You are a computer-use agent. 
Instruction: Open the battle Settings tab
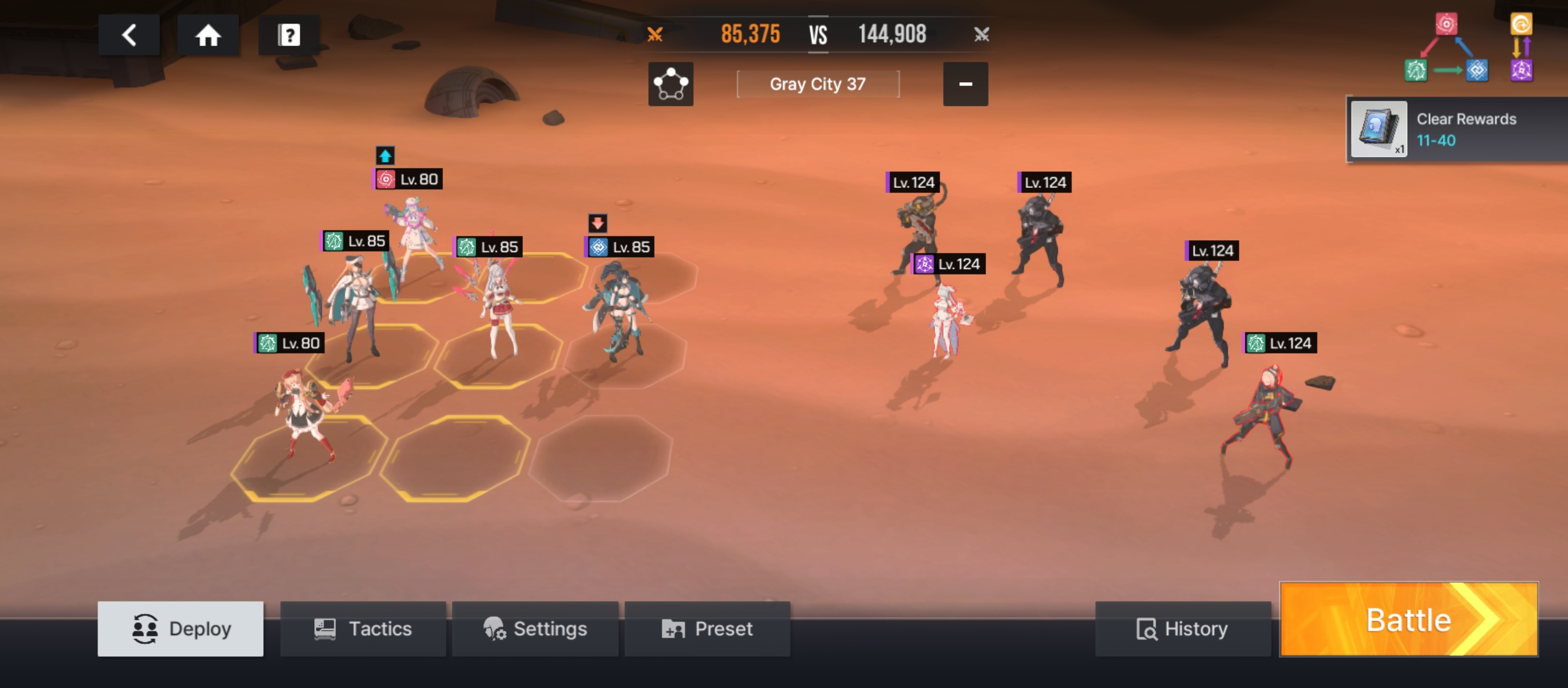535,629
